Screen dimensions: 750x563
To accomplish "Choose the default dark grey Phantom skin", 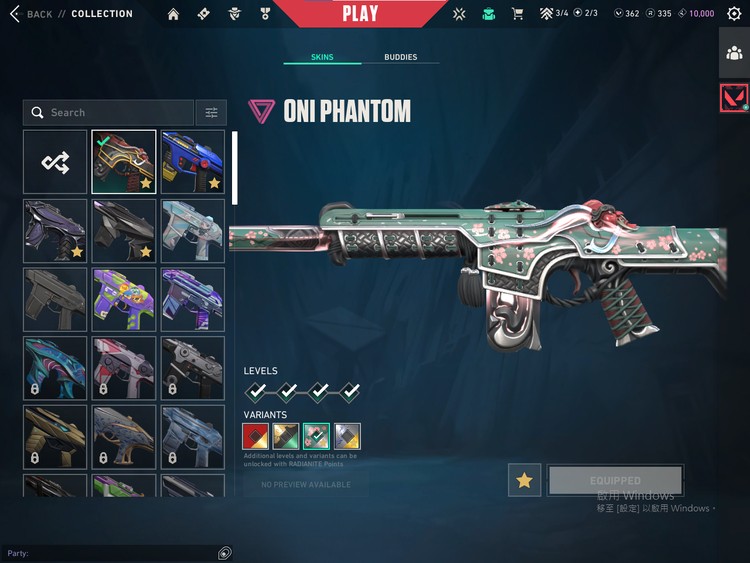I will point(55,299).
